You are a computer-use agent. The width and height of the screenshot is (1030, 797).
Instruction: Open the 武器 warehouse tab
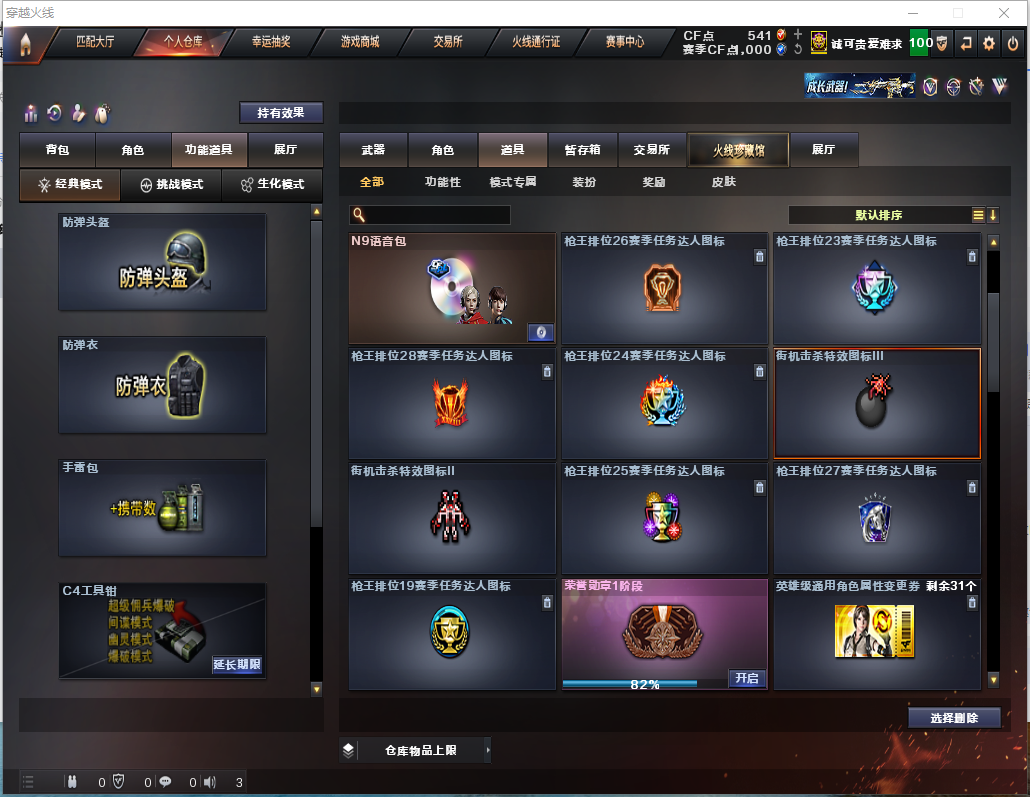[373, 150]
